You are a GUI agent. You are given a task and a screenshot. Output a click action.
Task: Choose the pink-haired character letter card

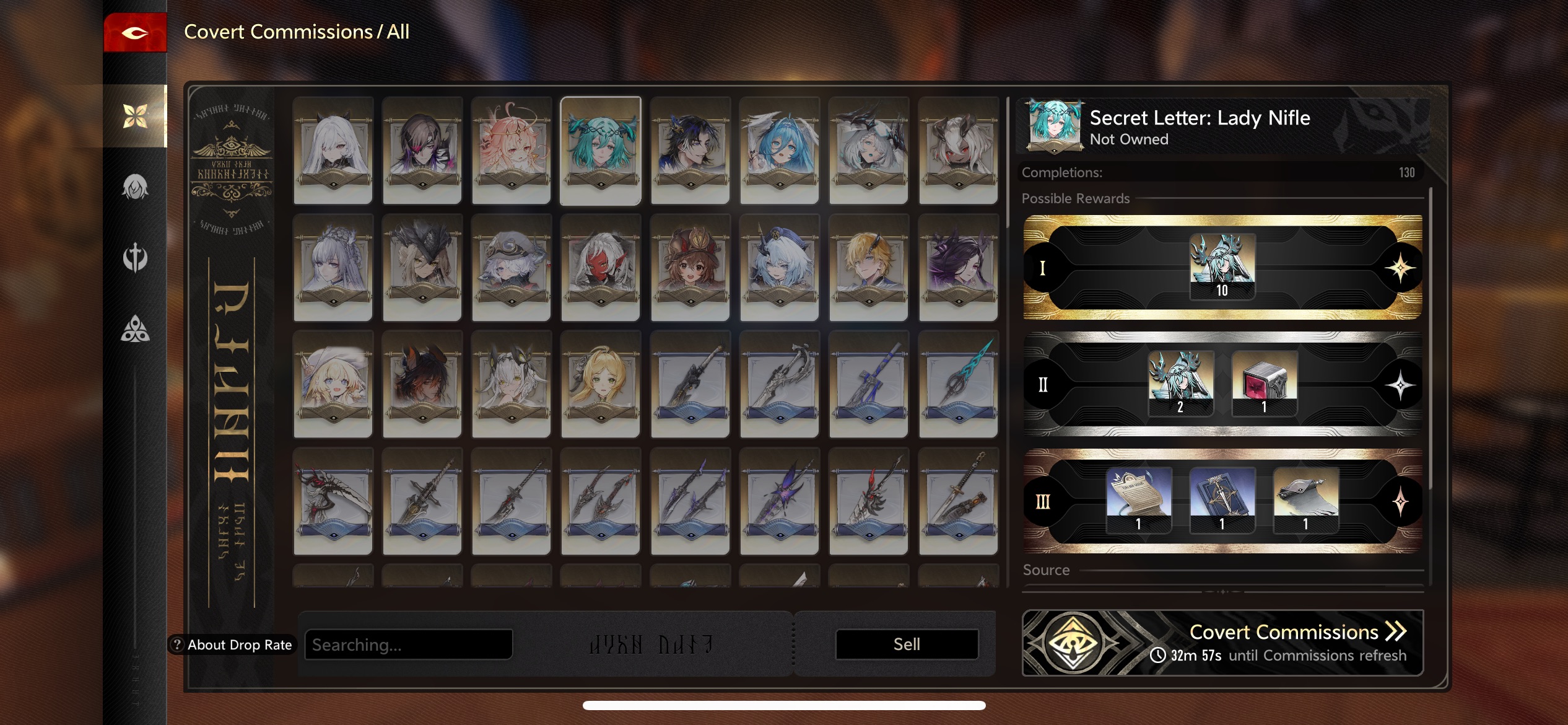point(511,151)
